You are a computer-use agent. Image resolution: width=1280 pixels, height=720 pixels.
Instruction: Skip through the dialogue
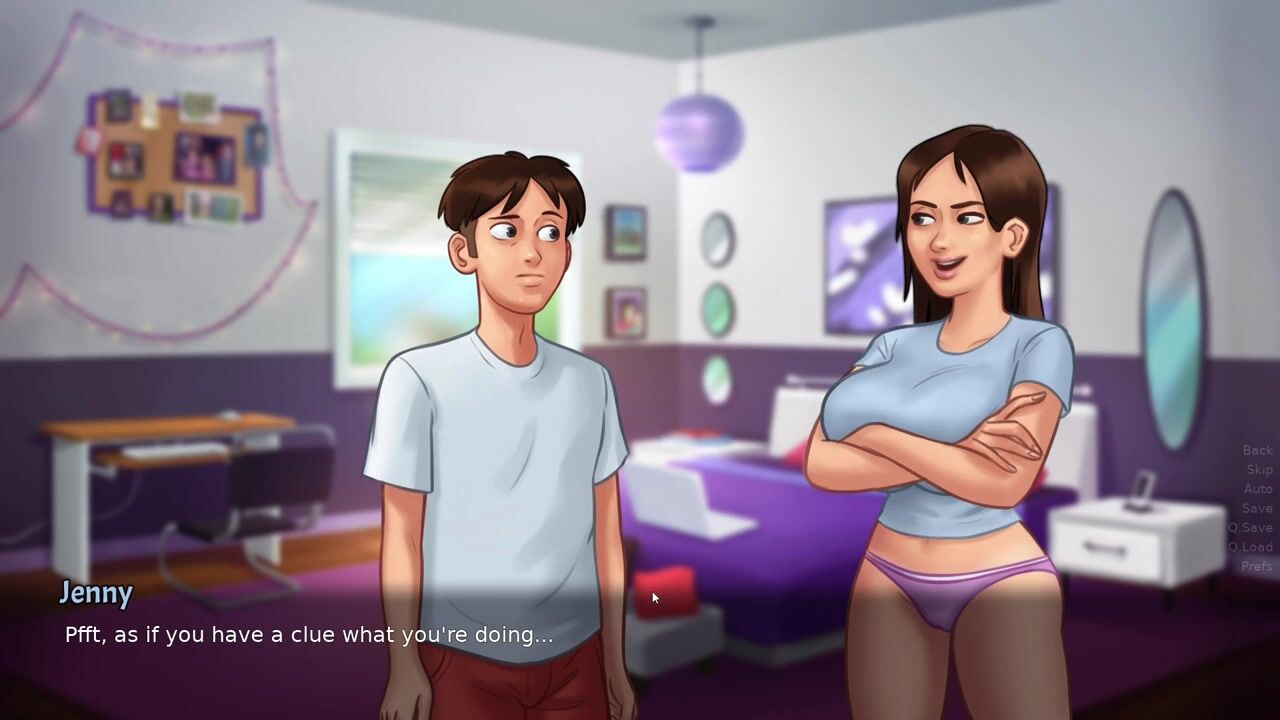pyautogui.click(x=1258, y=470)
